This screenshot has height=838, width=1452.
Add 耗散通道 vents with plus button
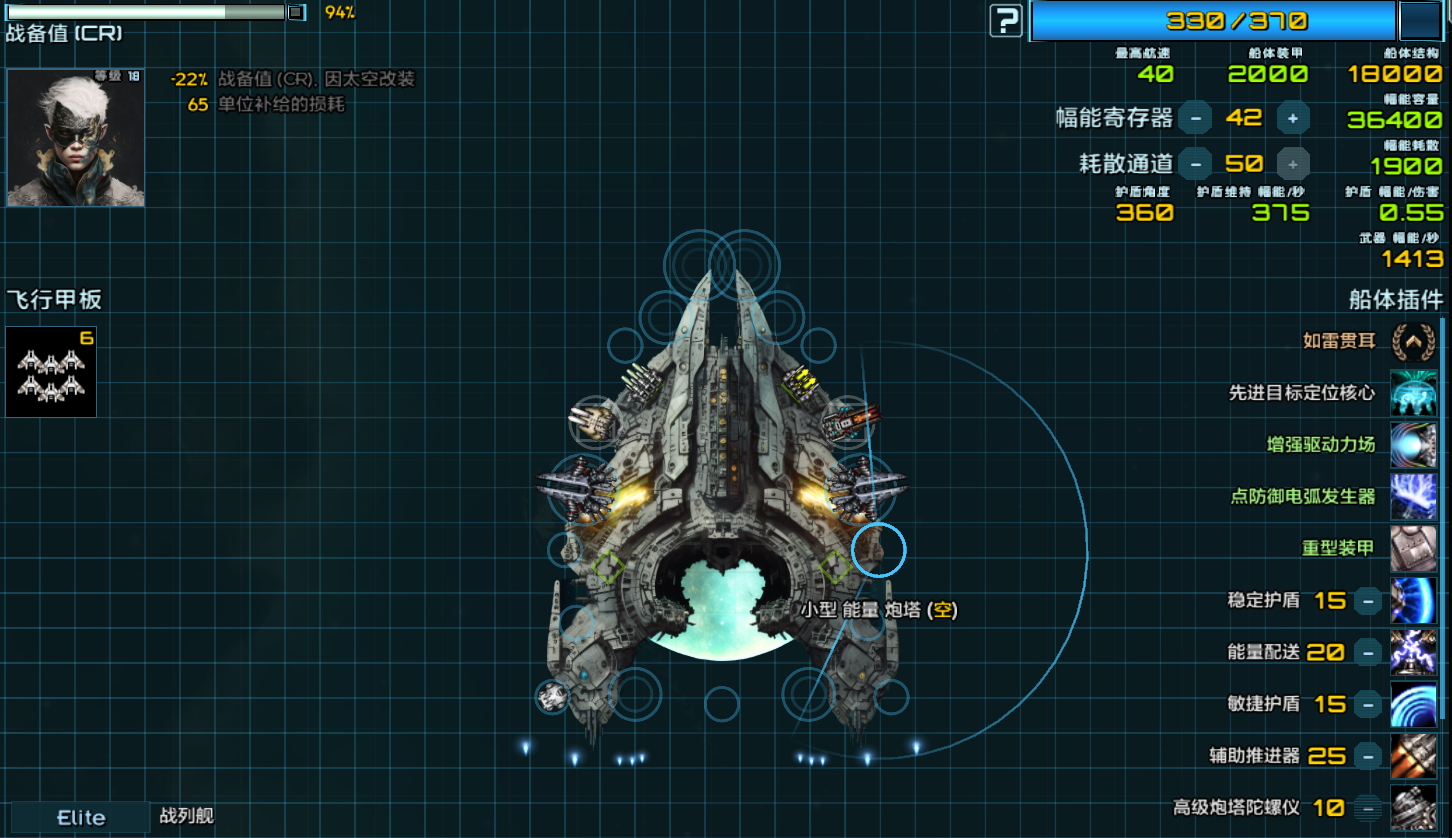point(1293,164)
